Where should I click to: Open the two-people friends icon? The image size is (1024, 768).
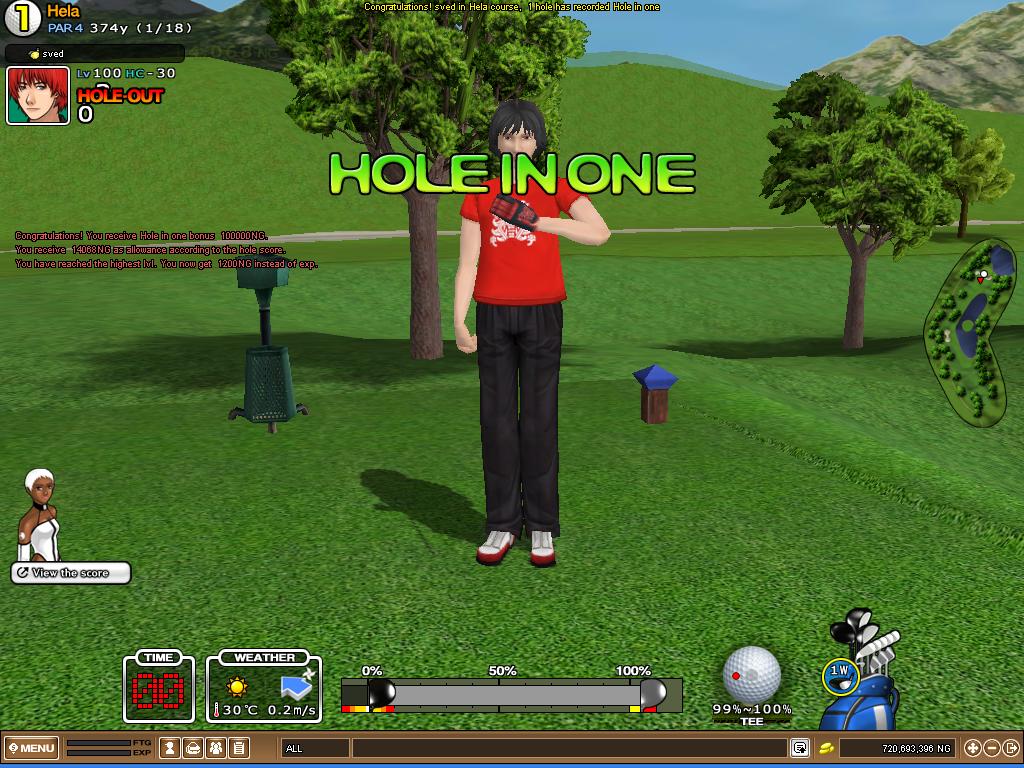[216, 748]
